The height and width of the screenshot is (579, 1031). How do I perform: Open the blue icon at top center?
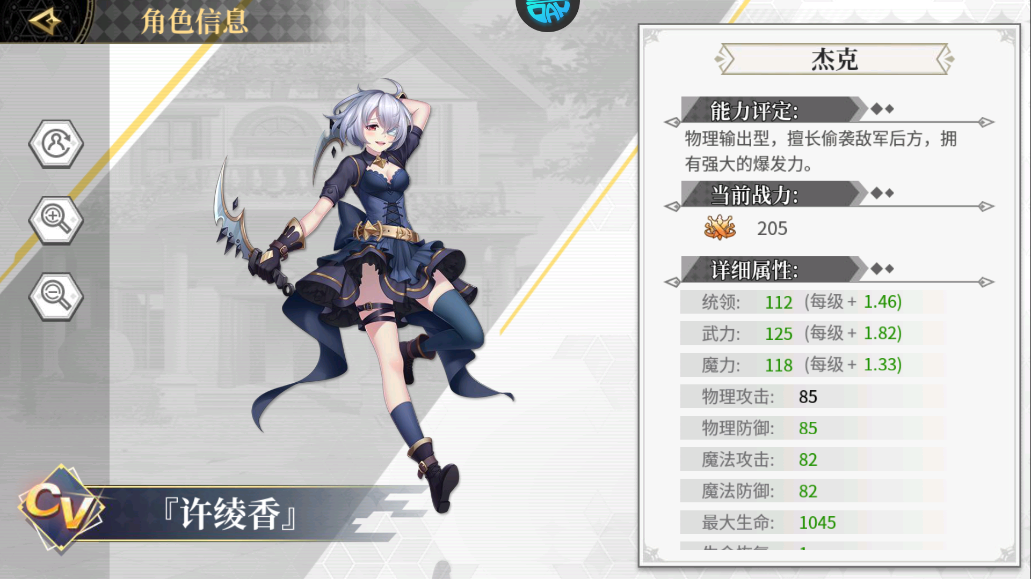(x=547, y=10)
